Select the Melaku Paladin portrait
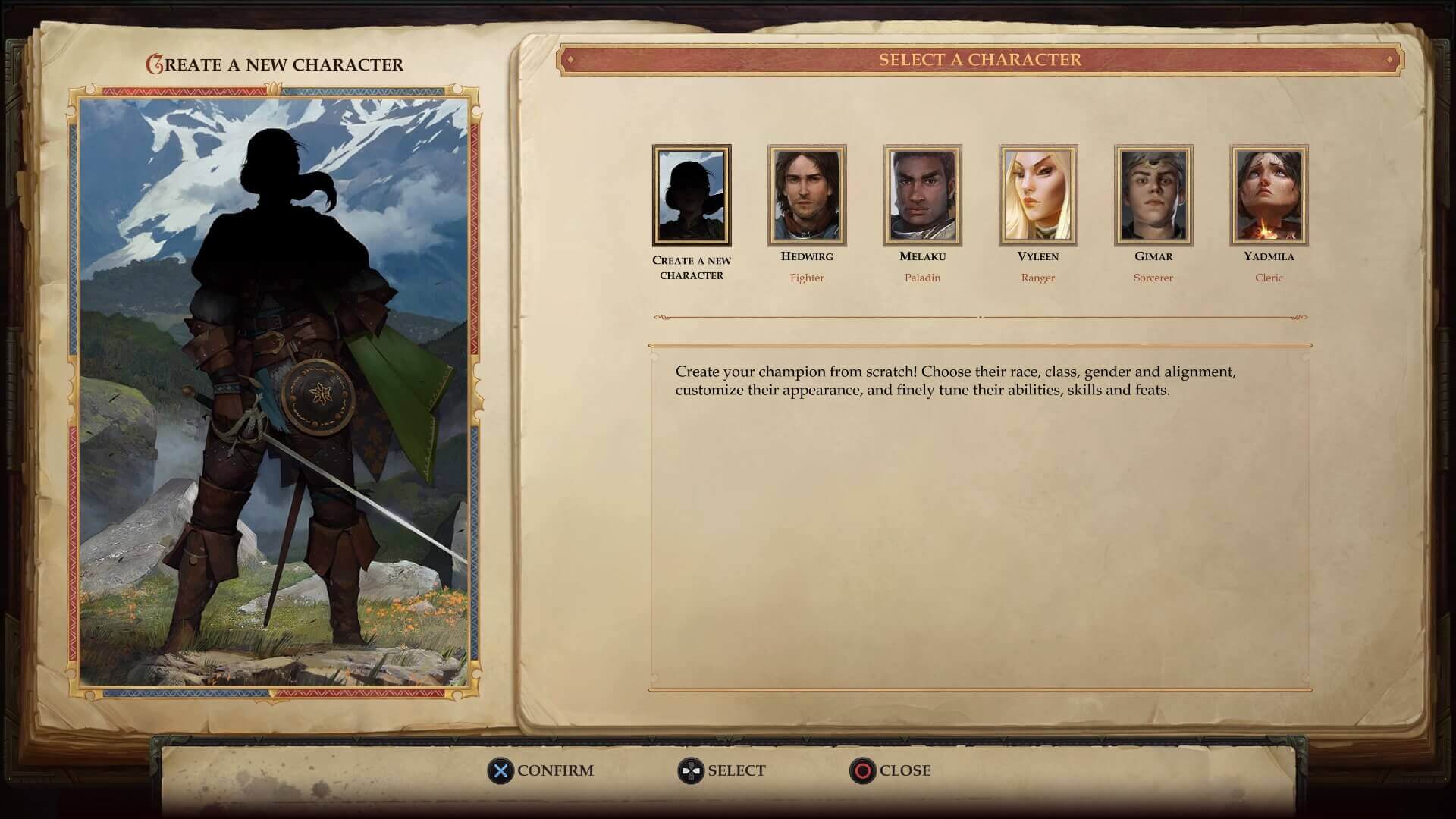 click(x=923, y=195)
